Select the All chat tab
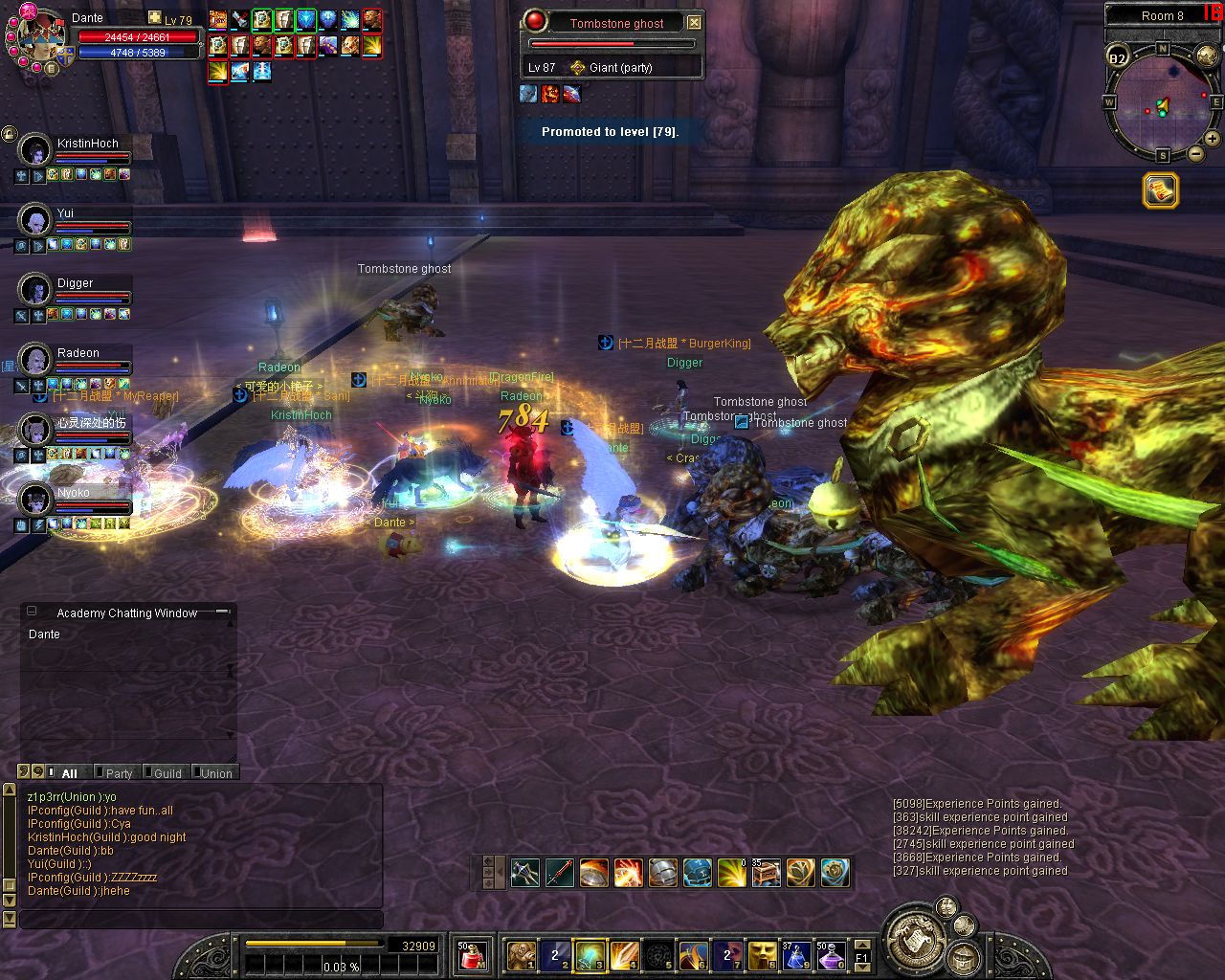The height and width of the screenshot is (980, 1225). pyautogui.click(x=69, y=773)
